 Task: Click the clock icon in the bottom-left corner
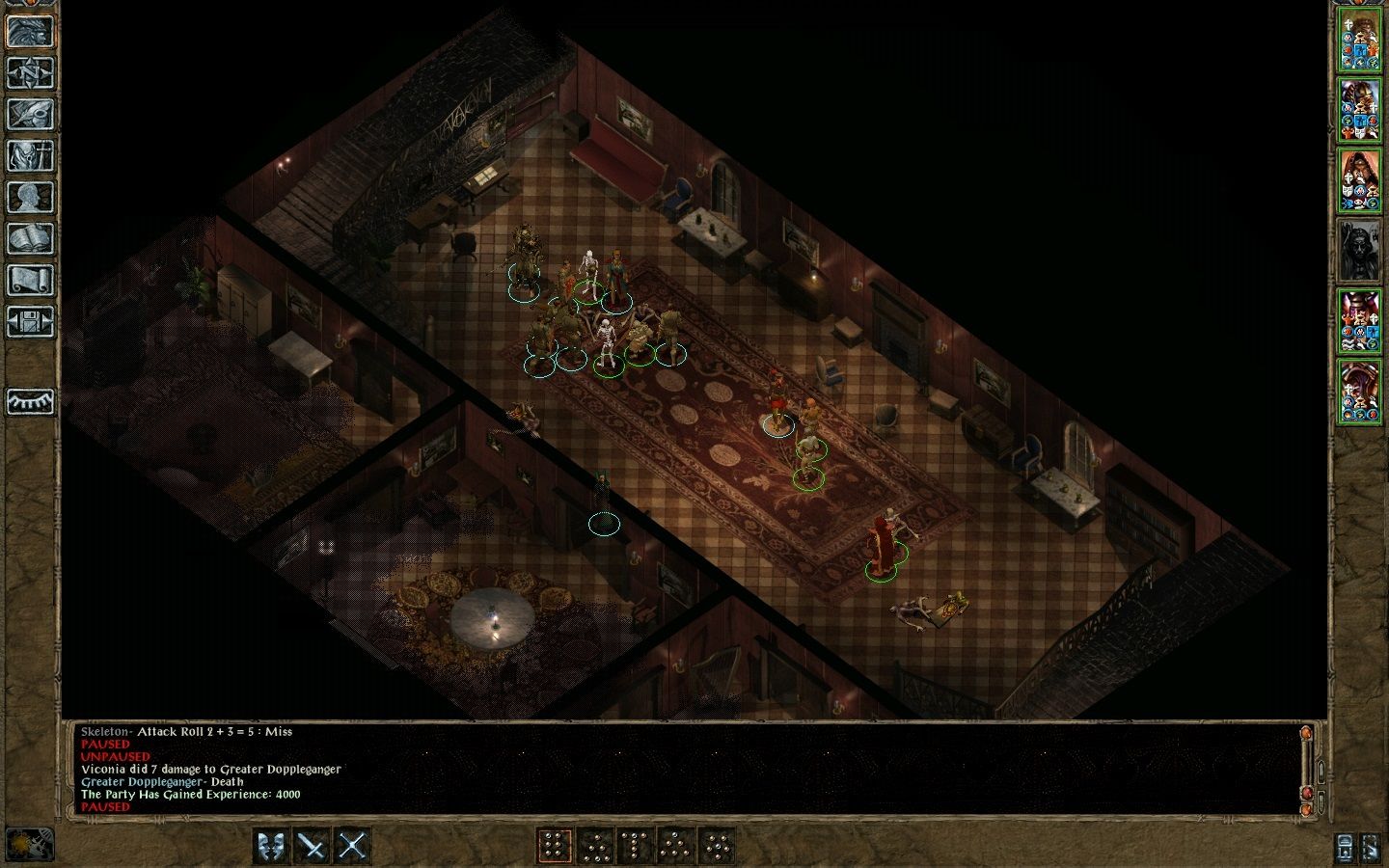pos(29,844)
